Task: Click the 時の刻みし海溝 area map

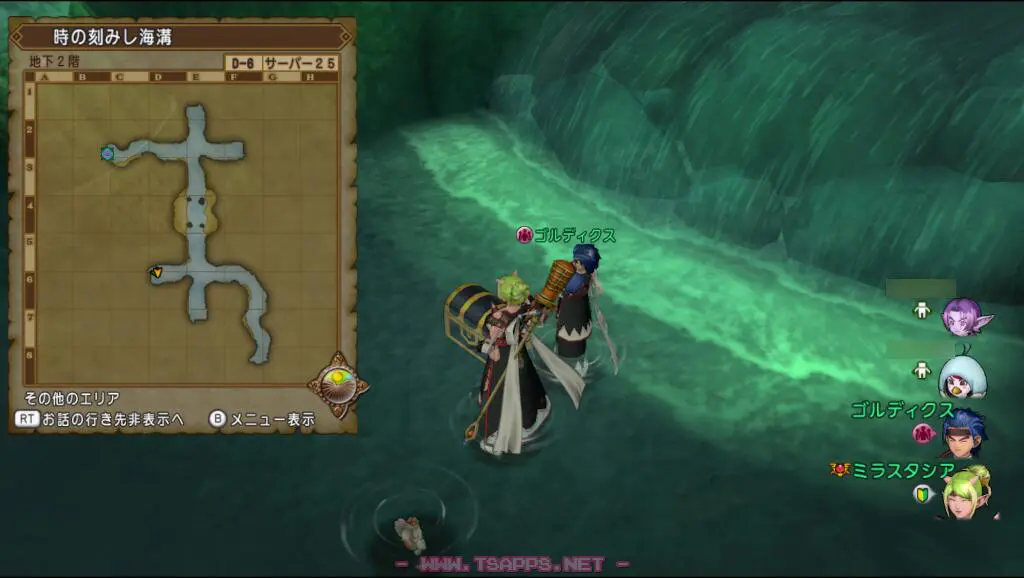Action: coord(187,230)
